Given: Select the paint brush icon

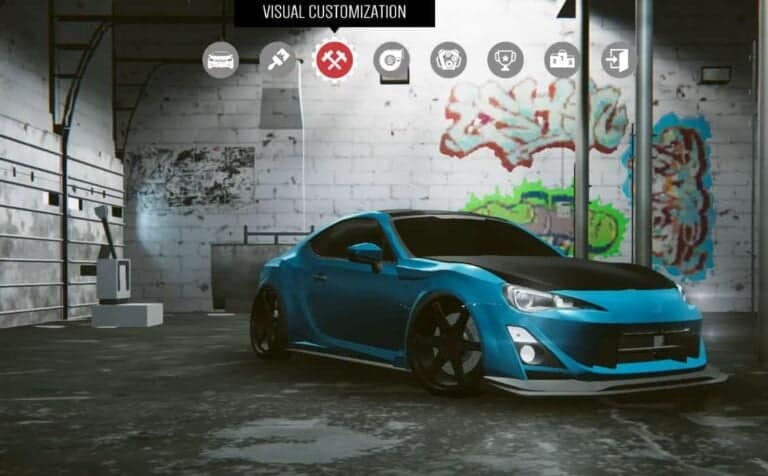Looking at the screenshot, I should coord(277,60).
